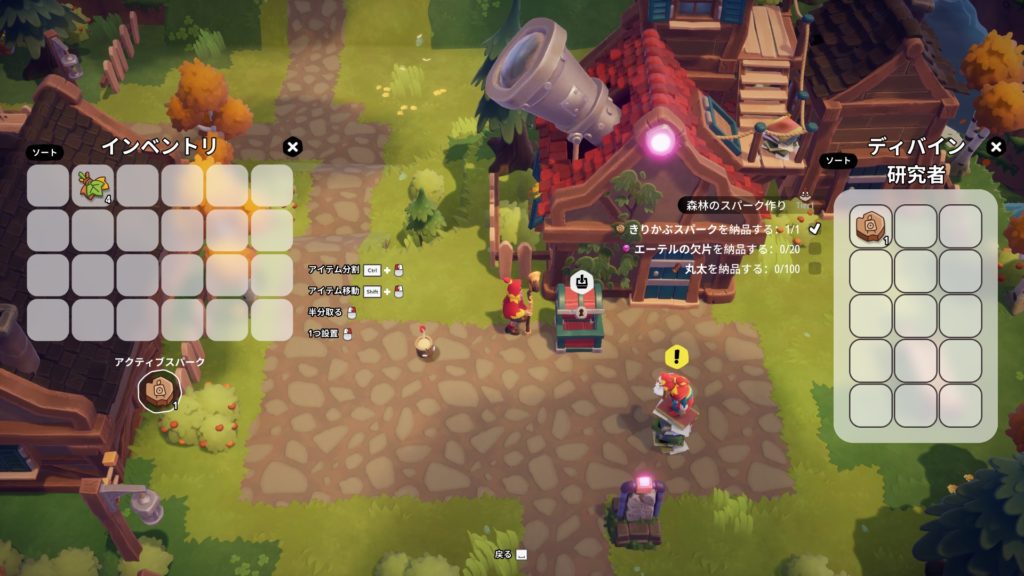The image size is (1024, 576).
Task: Select the leaf item slot in inventory
Action: [x=93, y=185]
